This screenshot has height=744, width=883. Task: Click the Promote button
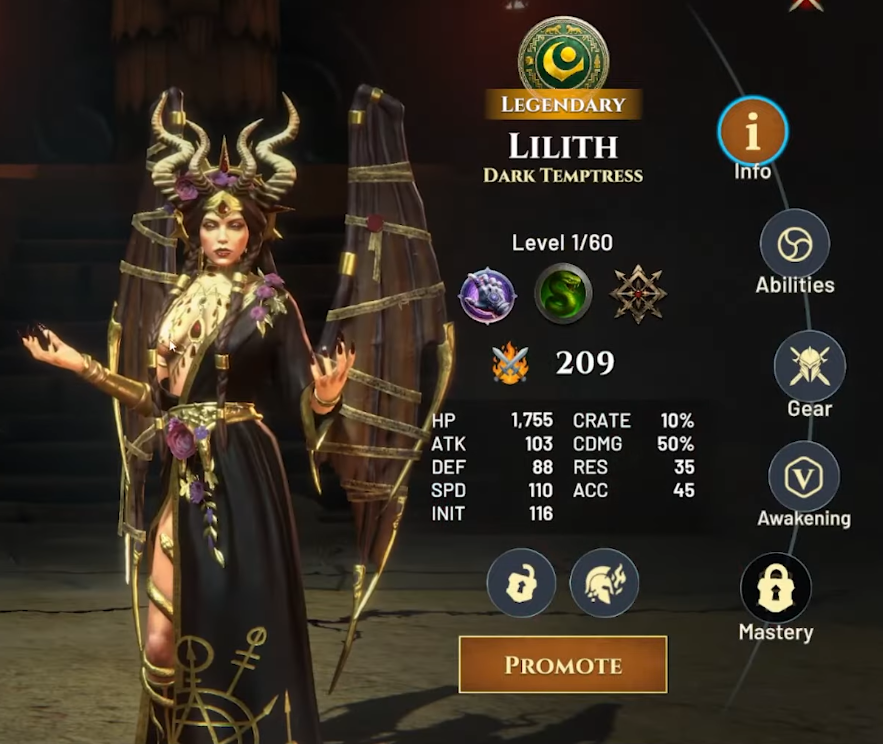coord(563,665)
